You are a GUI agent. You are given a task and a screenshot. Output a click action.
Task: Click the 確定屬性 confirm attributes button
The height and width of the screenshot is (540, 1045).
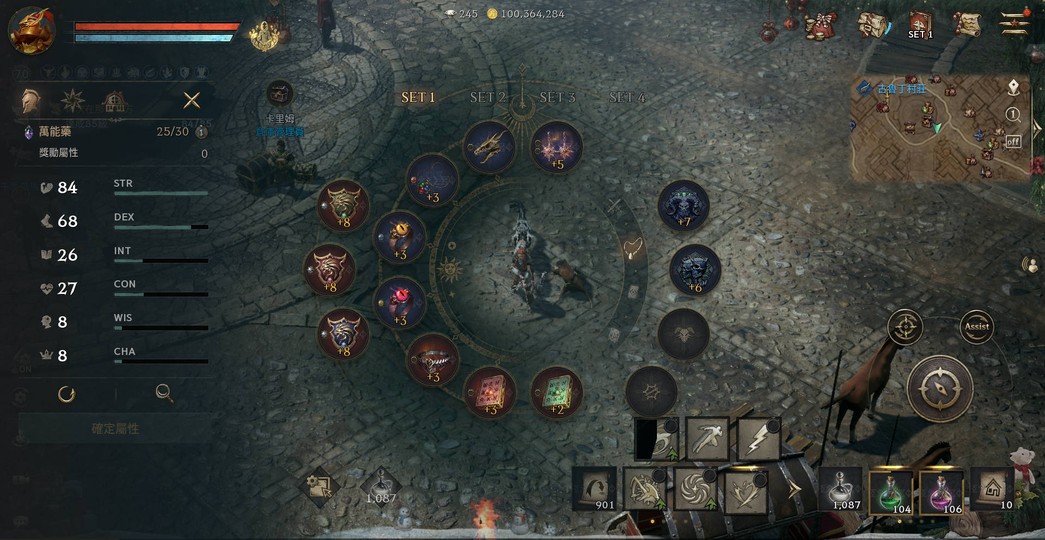(115, 428)
